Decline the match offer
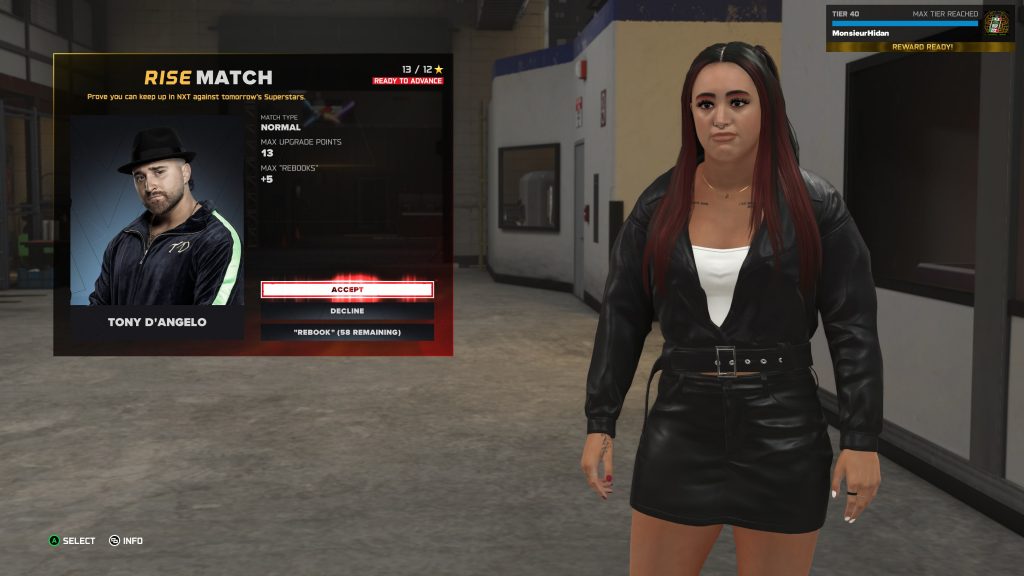The height and width of the screenshot is (576, 1024). pos(347,311)
